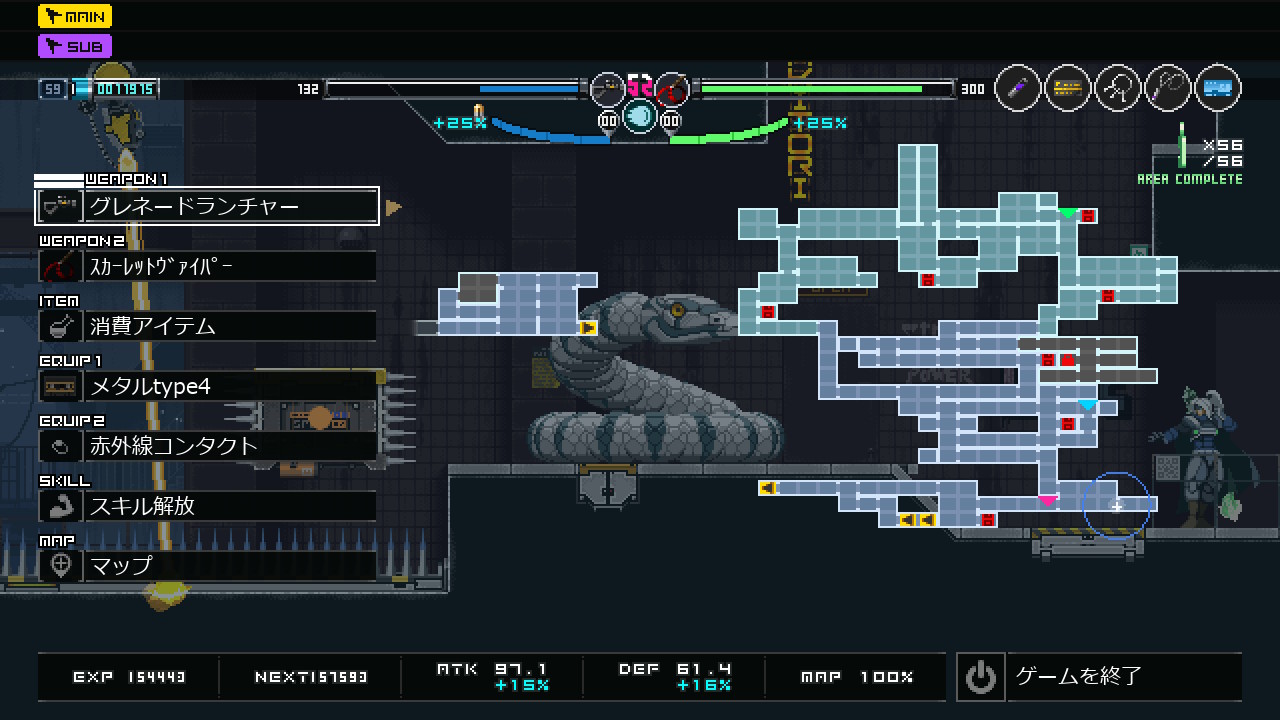Click the magenta triangle map marker

[1047, 501]
